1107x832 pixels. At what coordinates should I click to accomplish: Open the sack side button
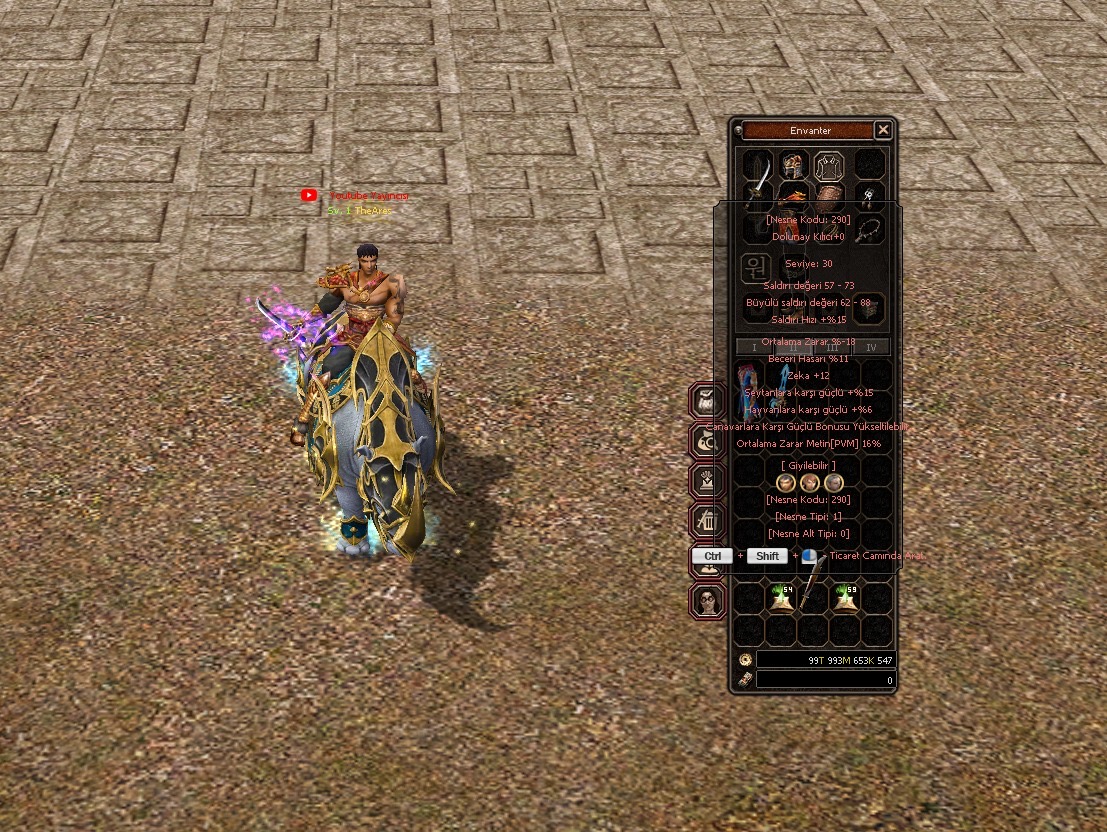coord(708,400)
